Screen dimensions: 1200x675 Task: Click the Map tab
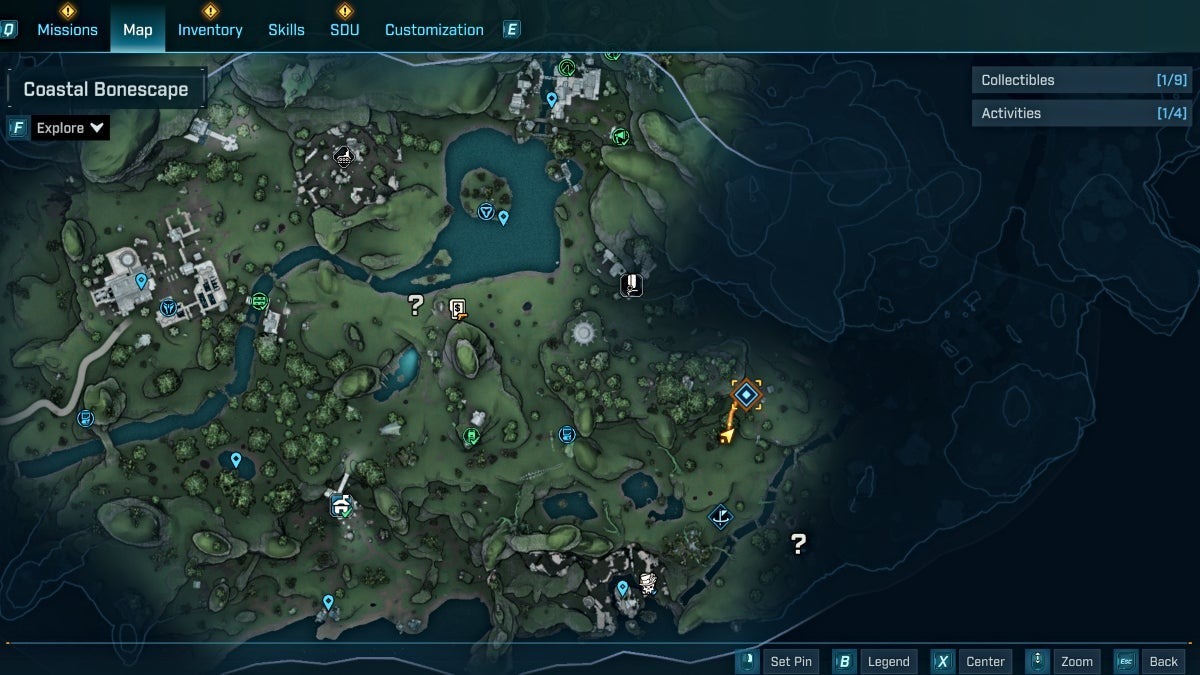tap(138, 30)
